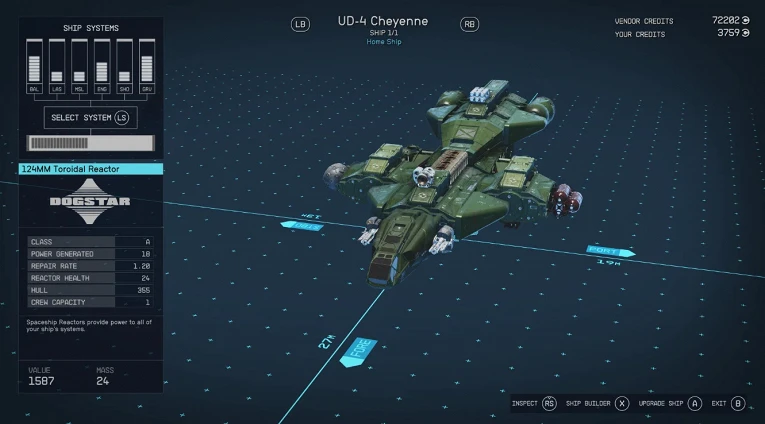Viewport: 765px width, 424px height.
Task: Choose the GRV grav drive column
Action: click(147, 66)
